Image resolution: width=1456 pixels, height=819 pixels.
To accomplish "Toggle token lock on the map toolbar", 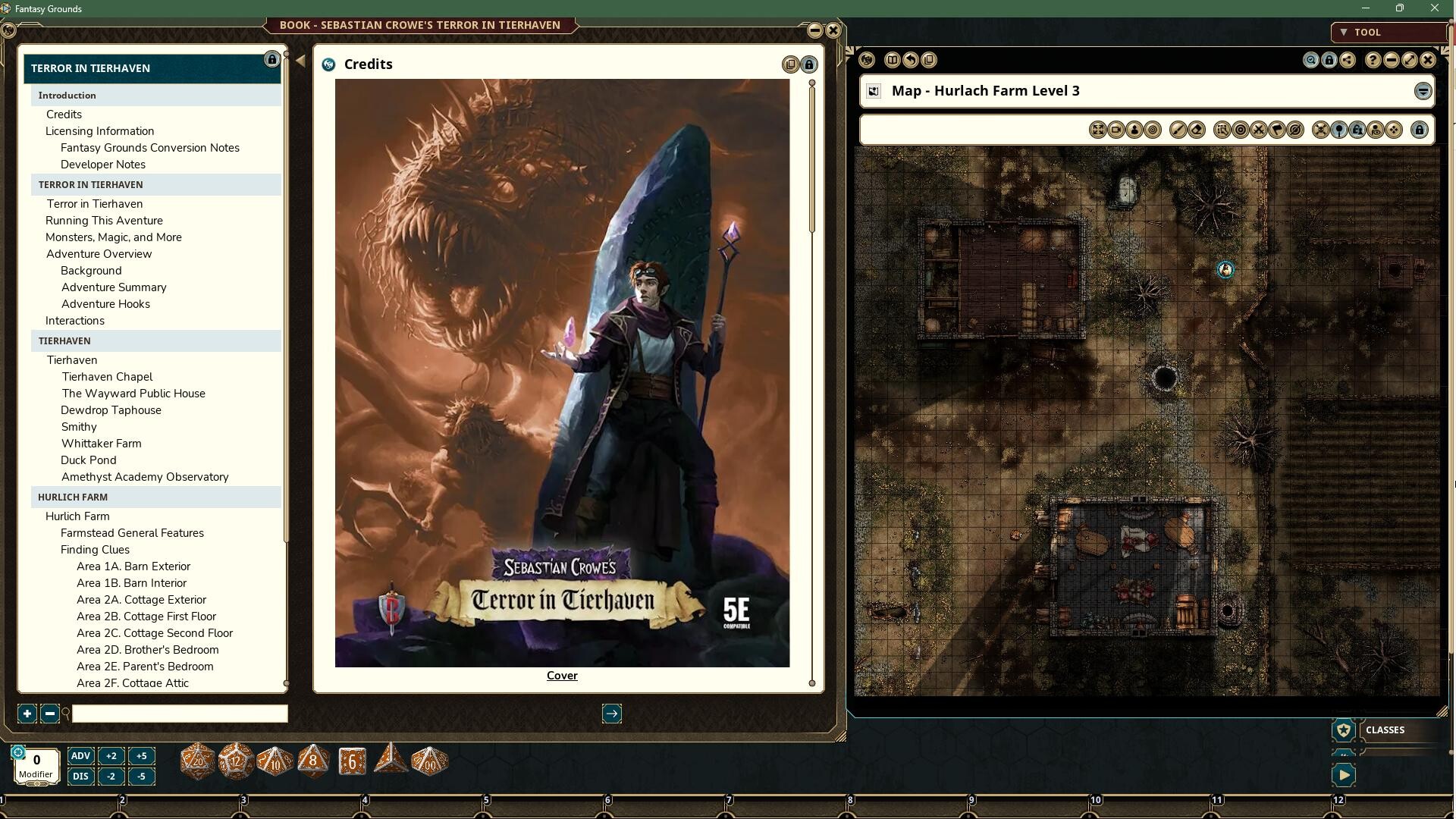I will point(1359,130).
